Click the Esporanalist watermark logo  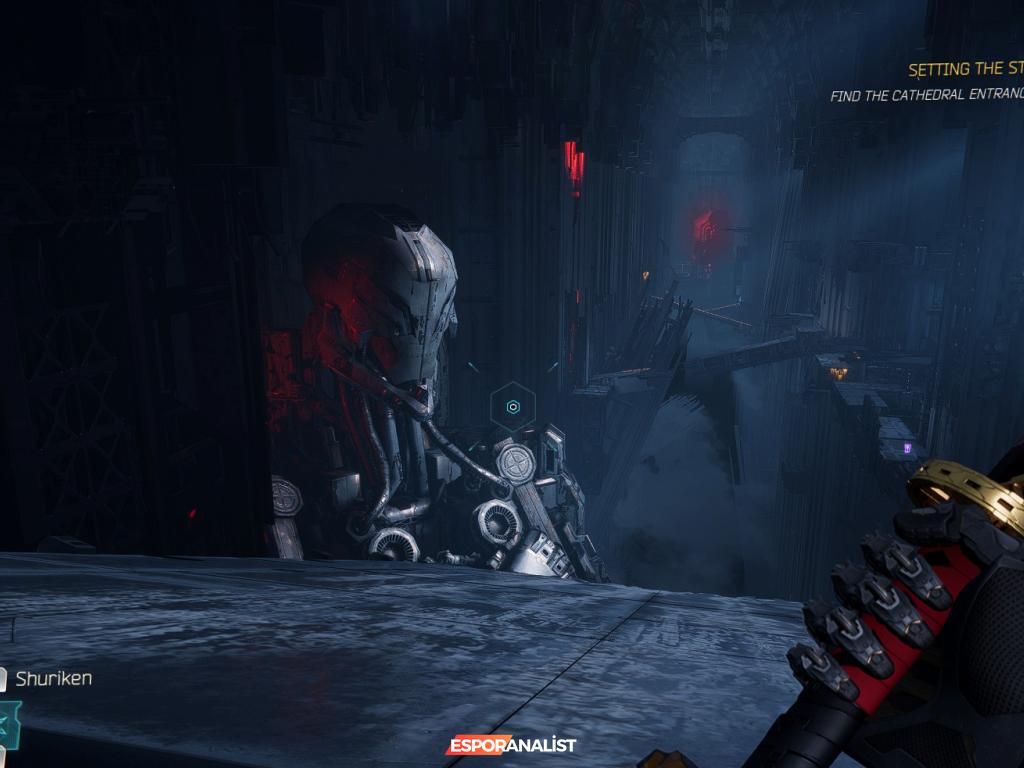click(x=511, y=745)
